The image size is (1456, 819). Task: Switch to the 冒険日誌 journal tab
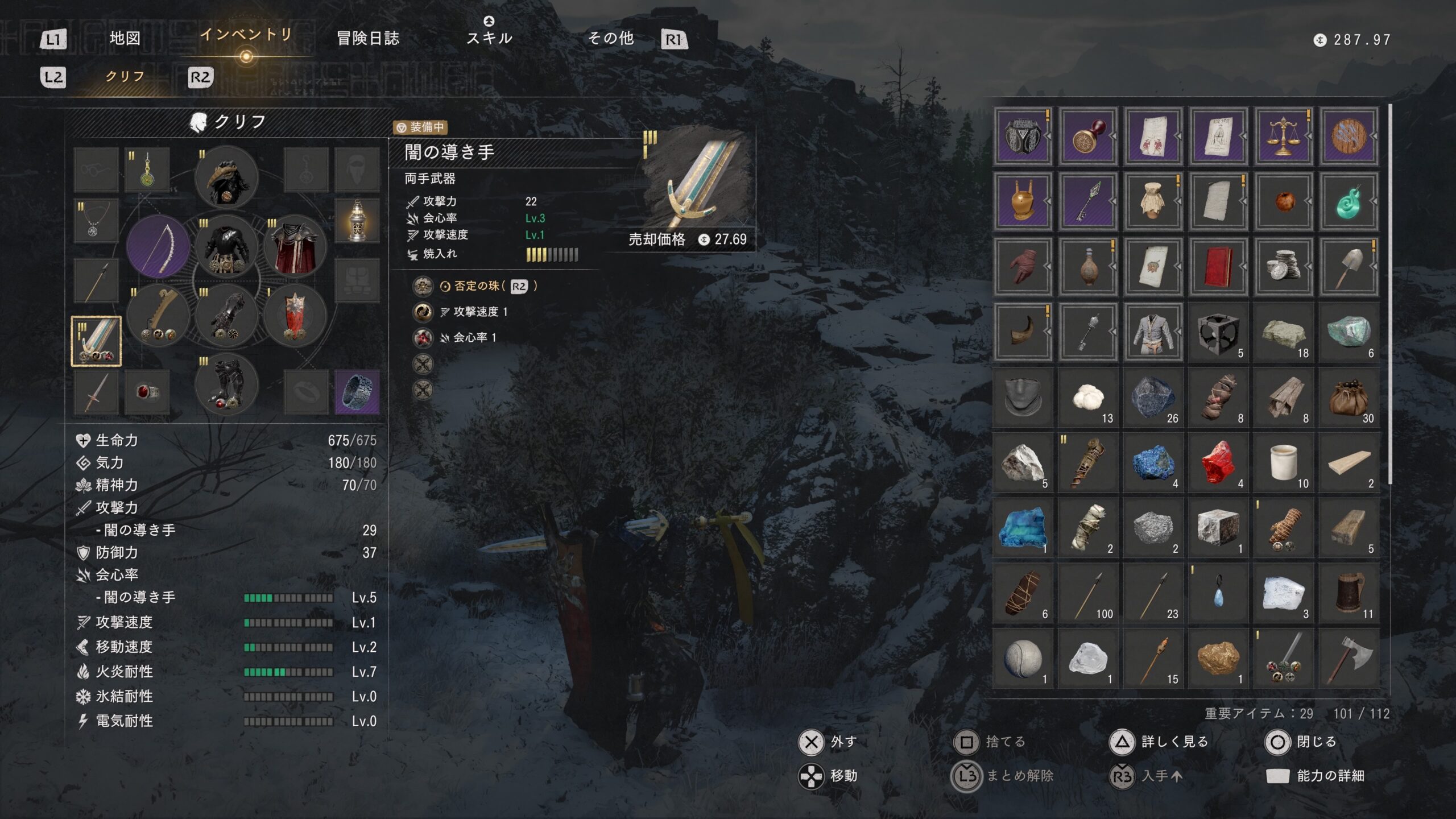[x=368, y=39]
